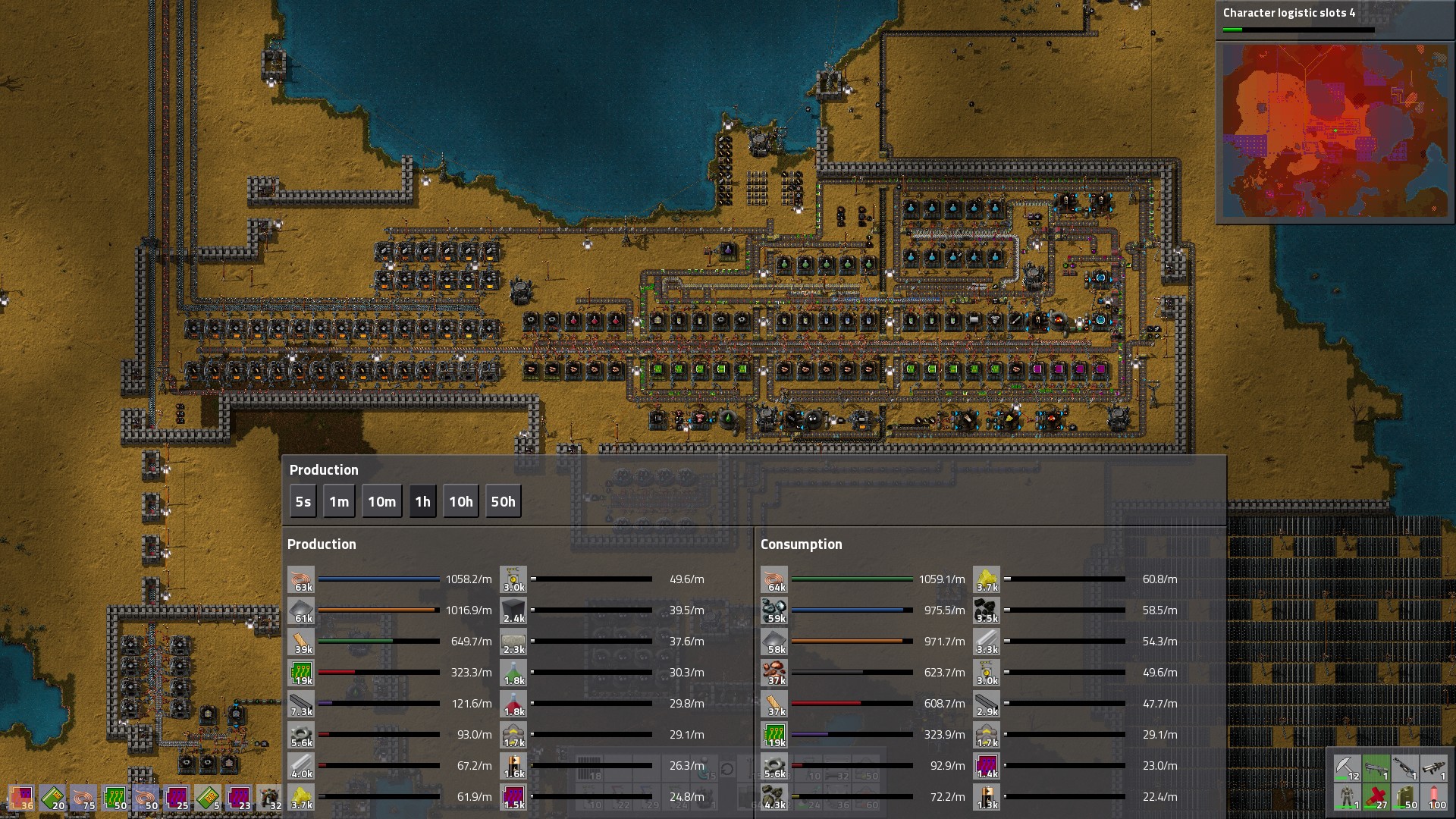Select the shotgun weapon slot

point(1376,768)
